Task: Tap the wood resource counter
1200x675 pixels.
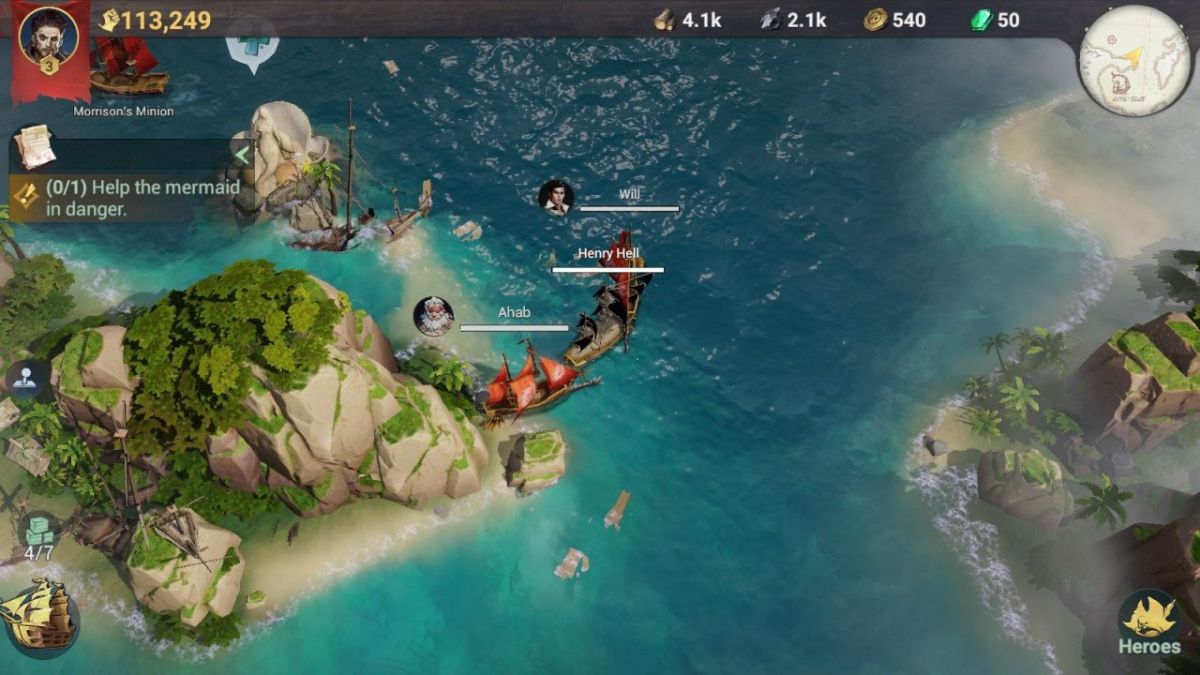Action: (x=688, y=20)
